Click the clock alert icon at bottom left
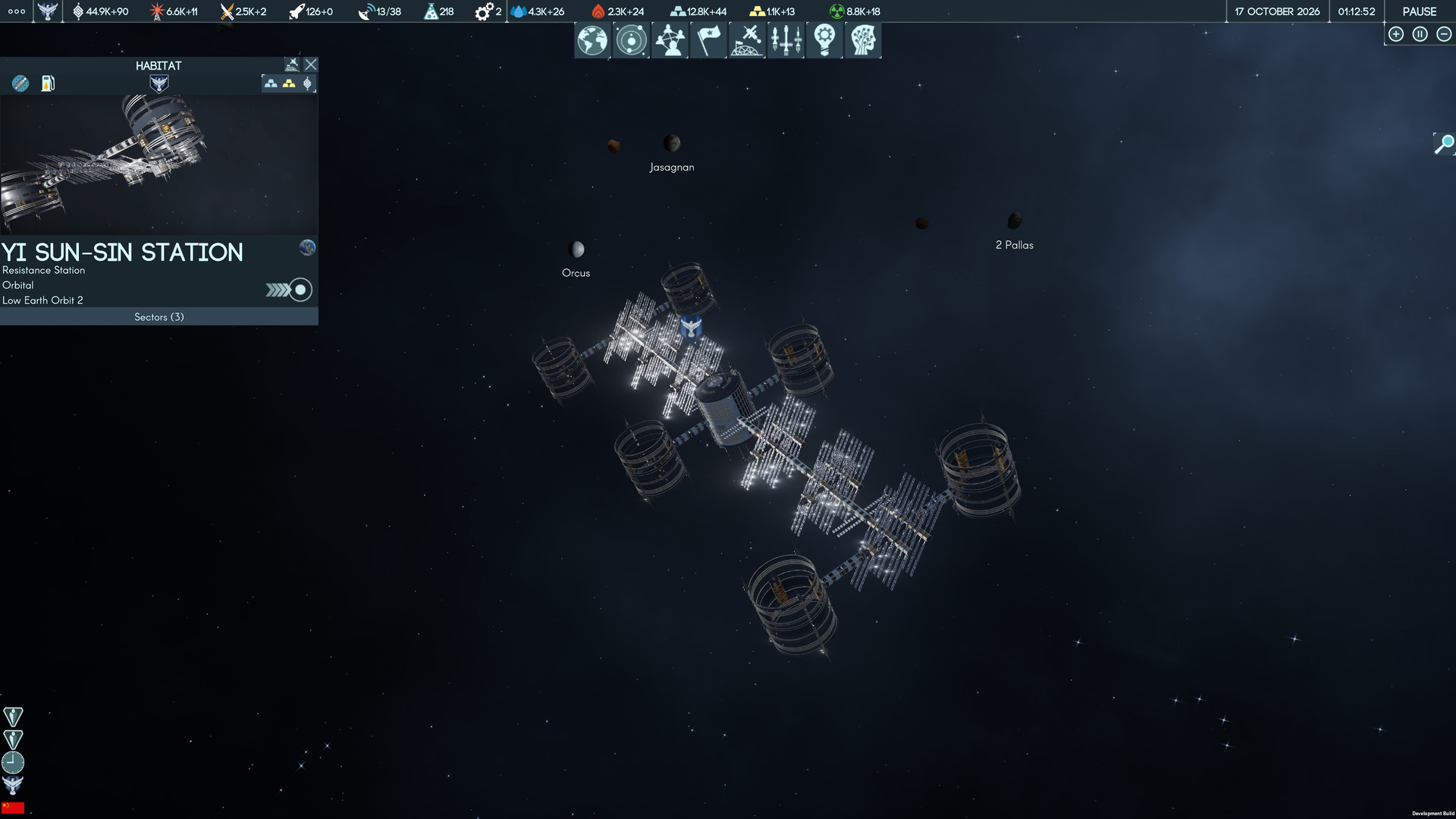Viewport: 1456px width, 819px height. coord(13,762)
